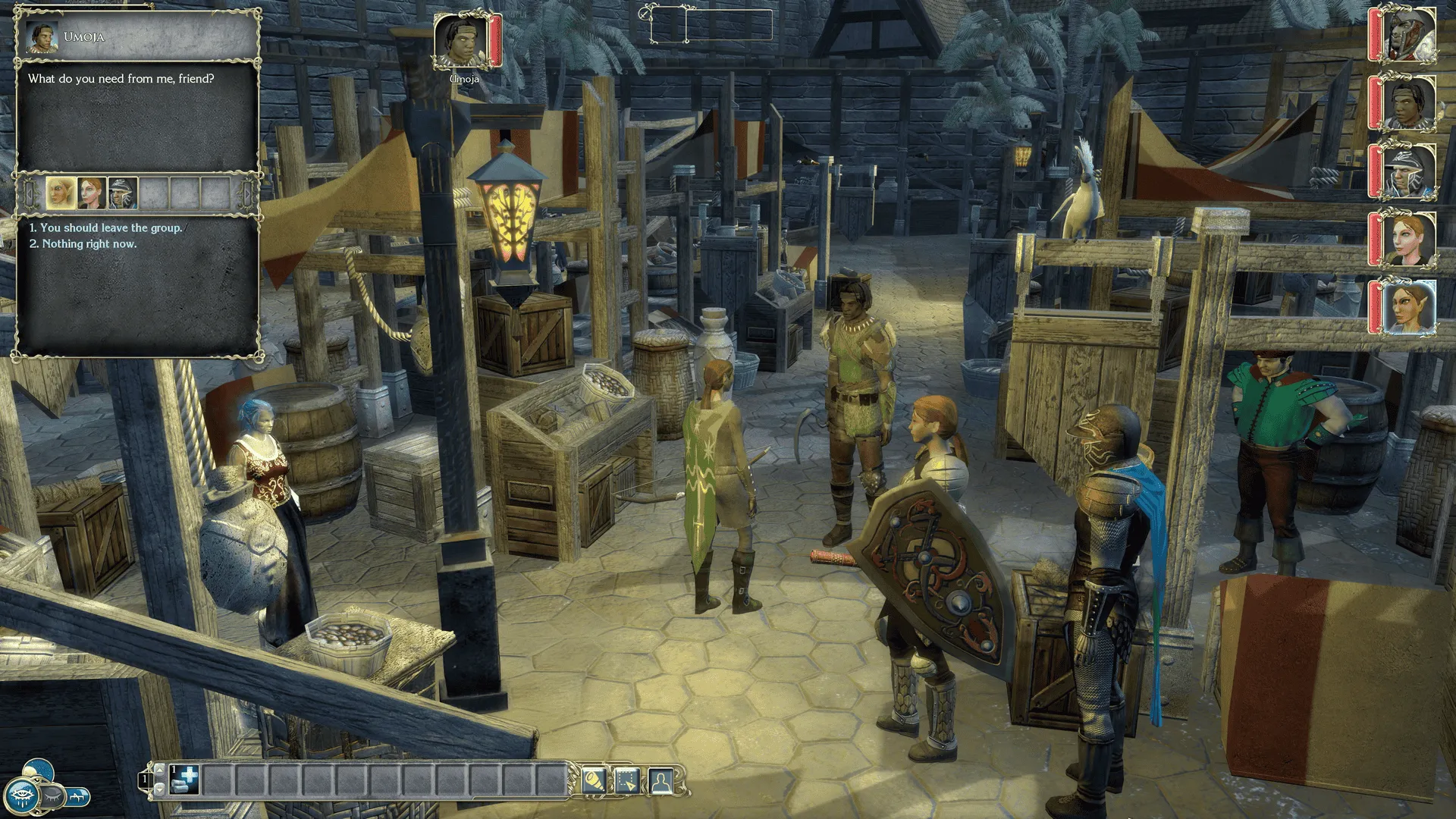Image resolution: width=1456 pixels, height=819 pixels.
Task: Select the highlighted elf portrait in the dialog bar
Action: pos(60,193)
